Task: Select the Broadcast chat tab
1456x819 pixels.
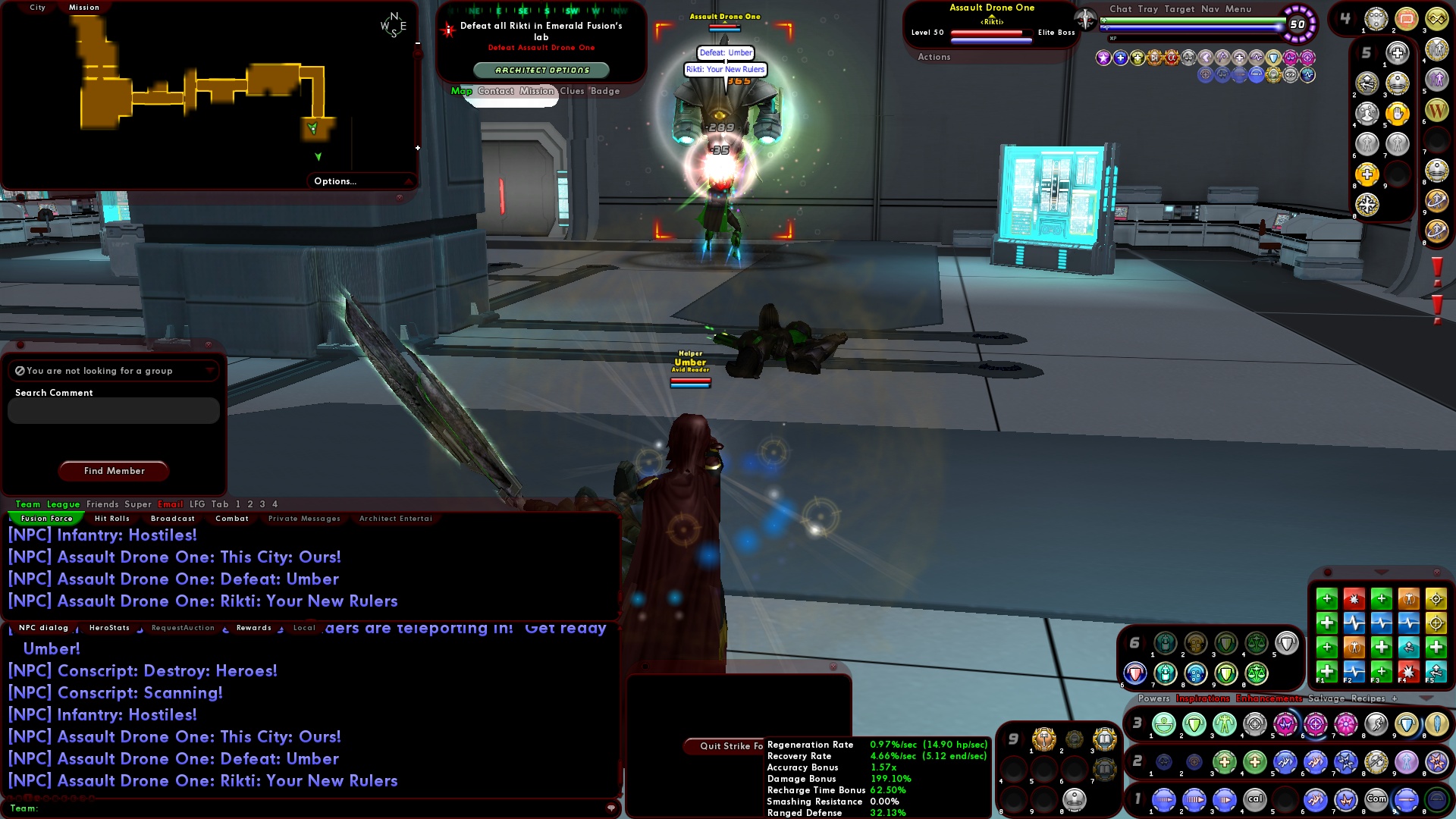Action: [x=173, y=519]
